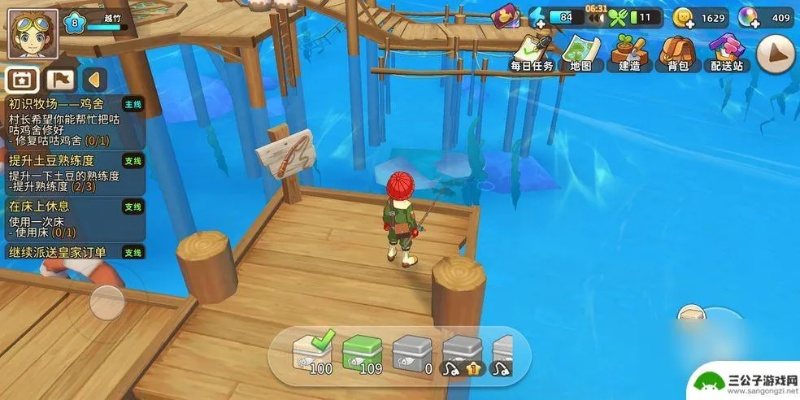This screenshot has height=400, width=800.
Task: Open the 每日任务 daily tasks menu
Action: pos(530,52)
